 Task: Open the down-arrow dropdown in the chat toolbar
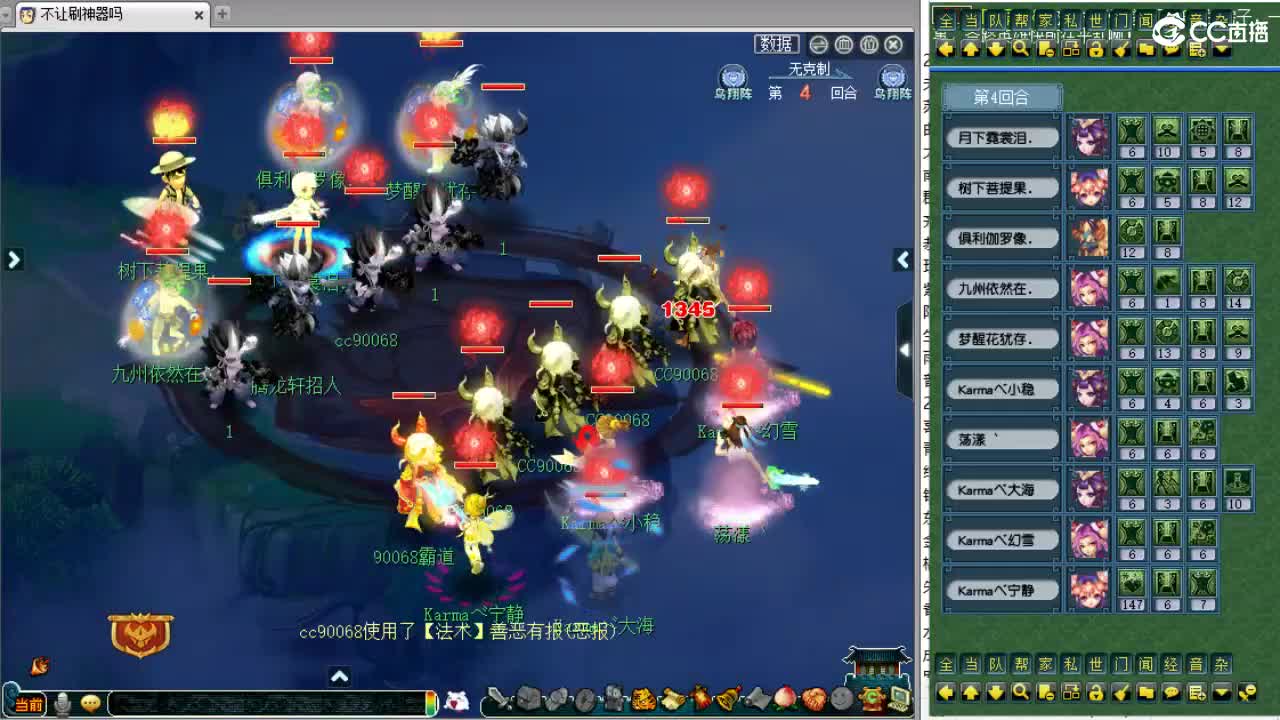(1221, 692)
